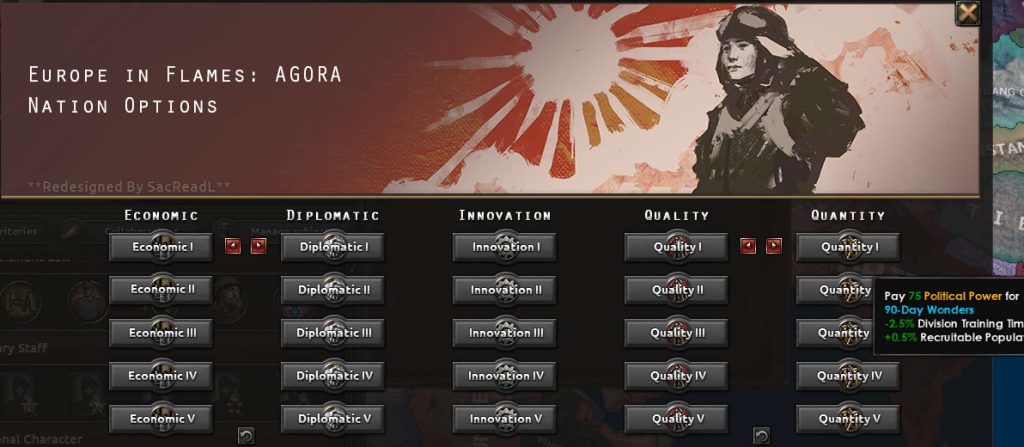Activate the Economic V option
1024x447 pixels.
[161, 419]
